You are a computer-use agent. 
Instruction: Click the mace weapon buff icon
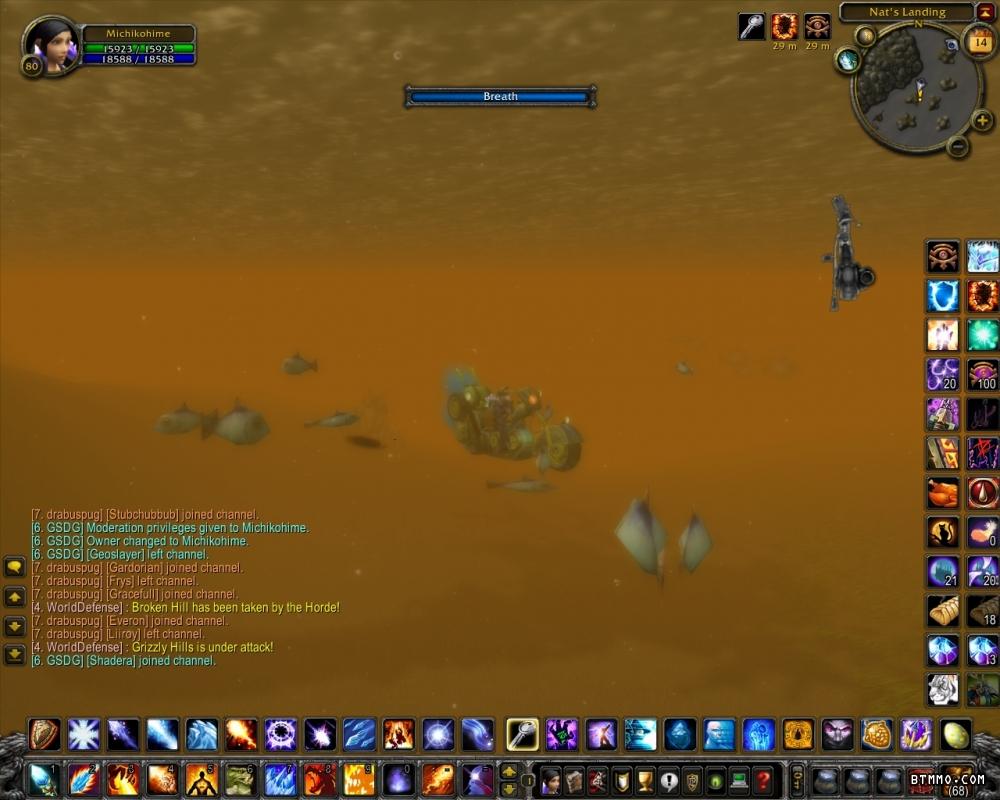pos(751,27)
